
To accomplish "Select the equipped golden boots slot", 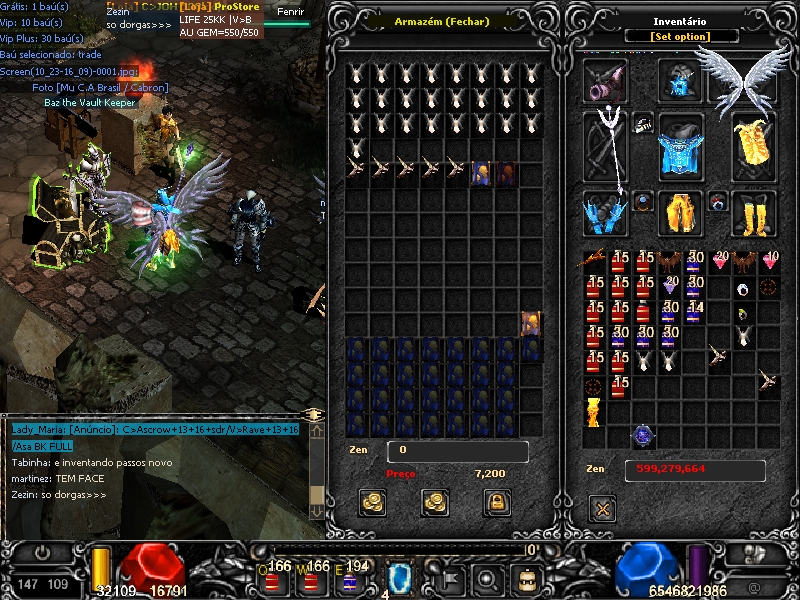I will pyautogui.click(x=754, y=212).
